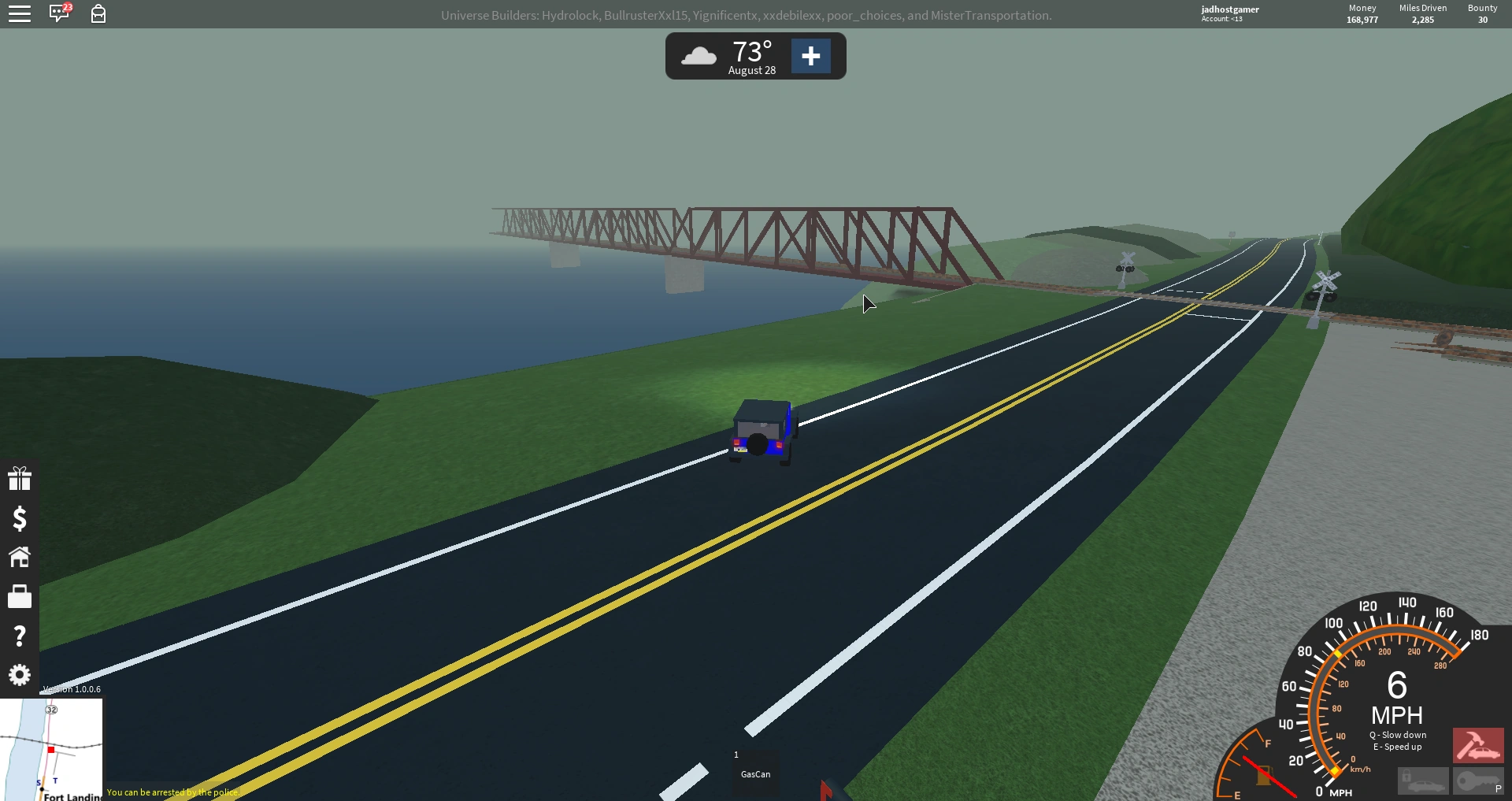Open the shop briefcase icon

click(20, 597)
